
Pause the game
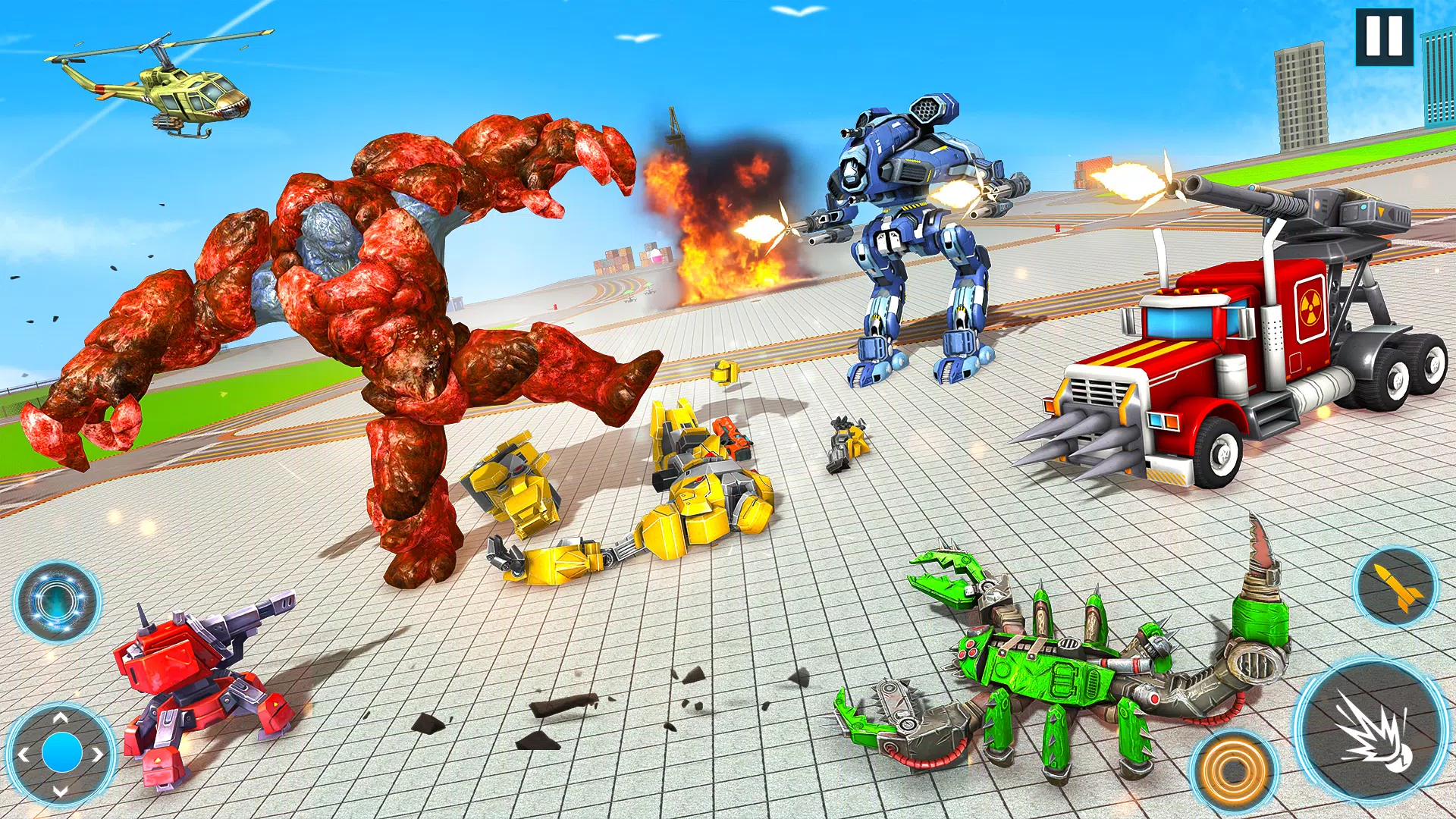[x=1385, y=37]
